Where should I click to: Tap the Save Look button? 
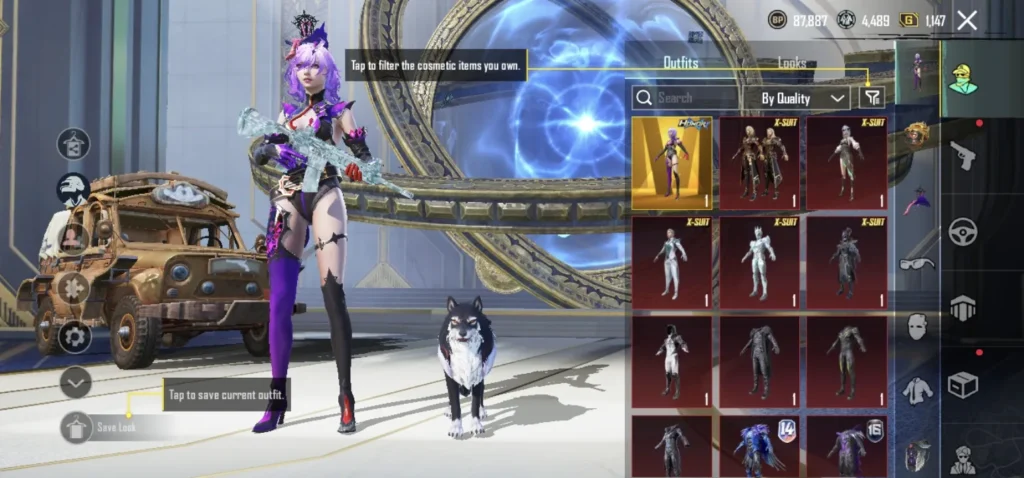109,428
